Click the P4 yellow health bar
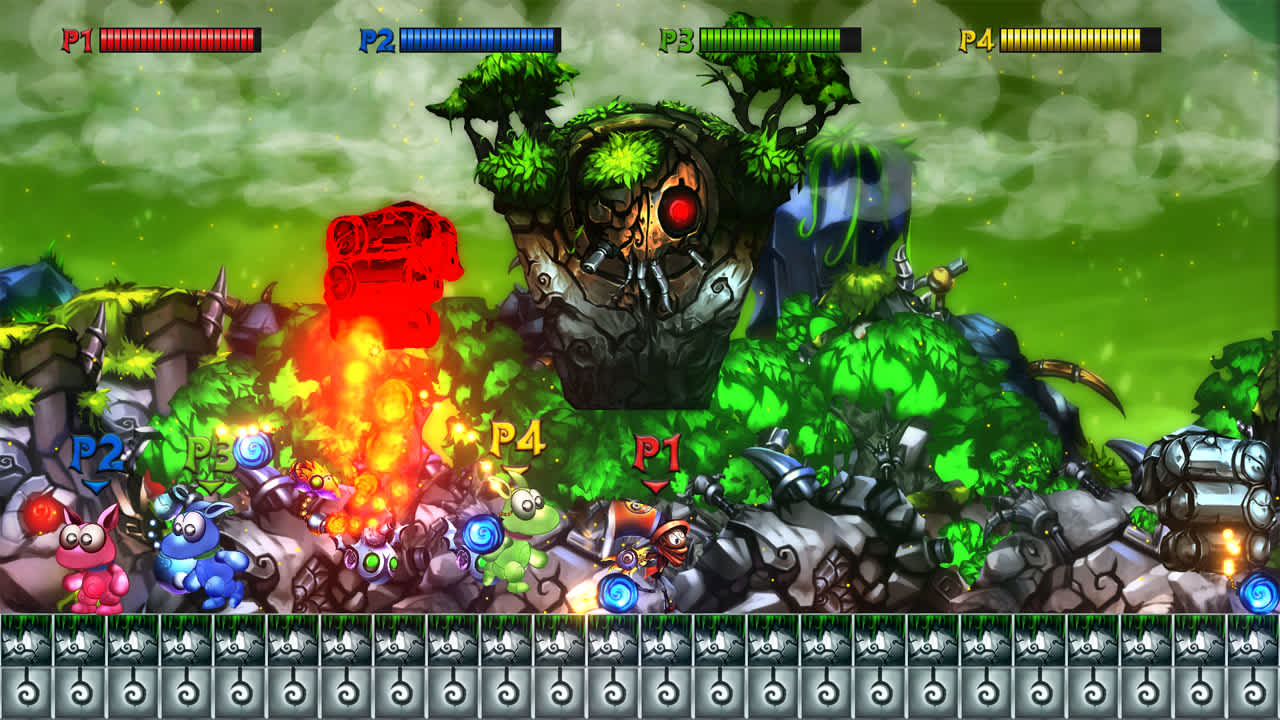1280x720 pixels. [1075, 38]
